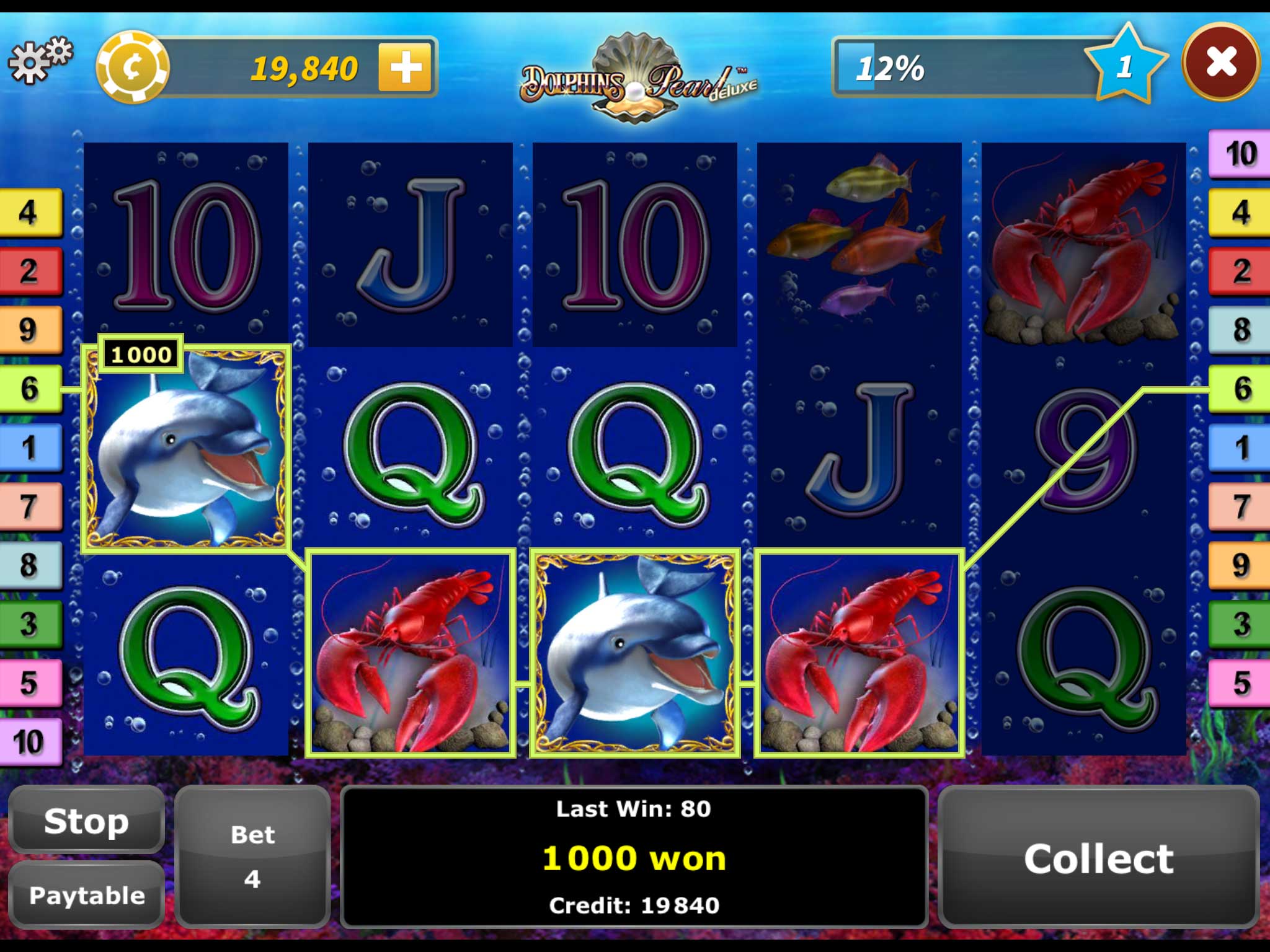Close the game with the red X

coord(1220,63)
